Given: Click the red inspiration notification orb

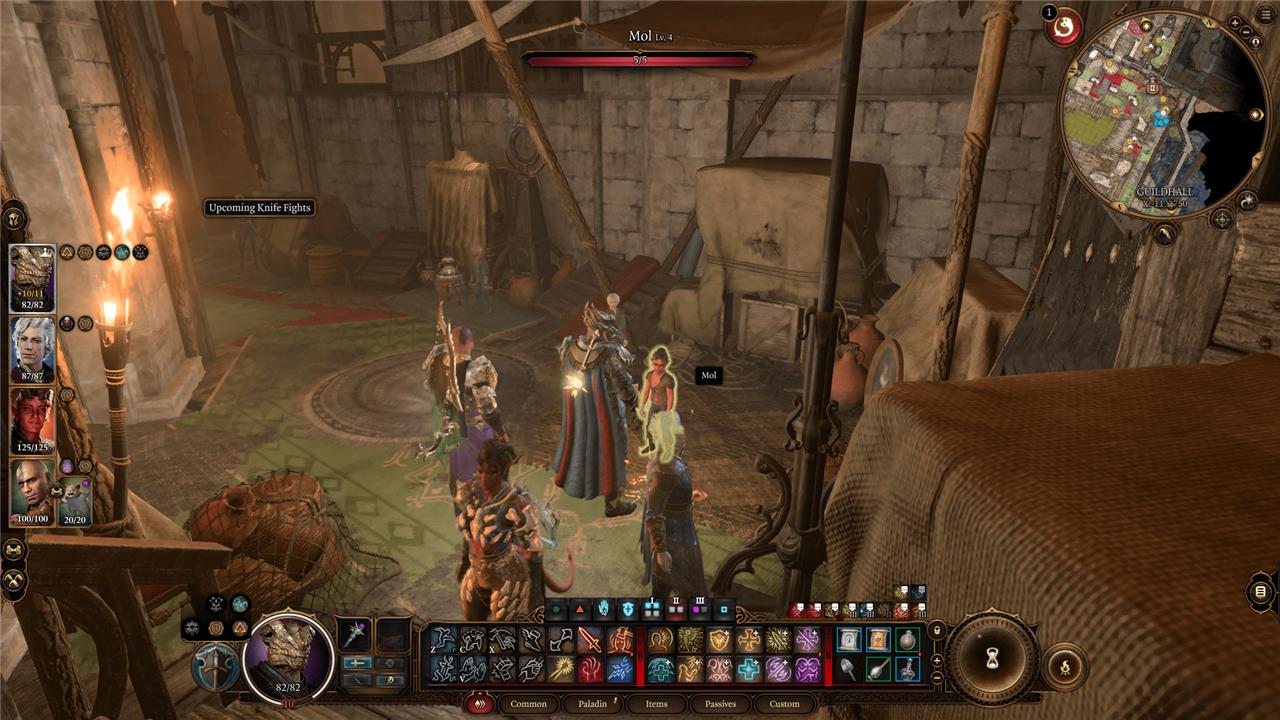Looking at the screenshot, I should pos(1063,27).
